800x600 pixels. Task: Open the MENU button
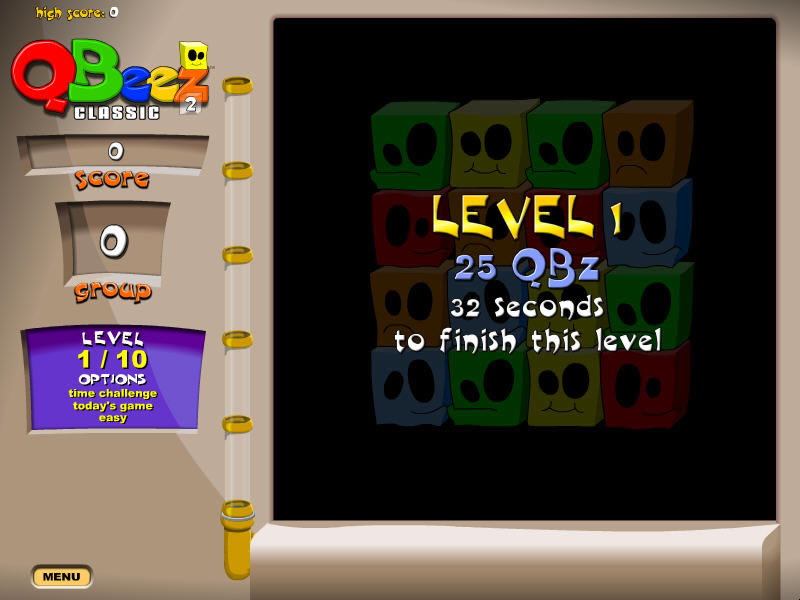point(61,577)
